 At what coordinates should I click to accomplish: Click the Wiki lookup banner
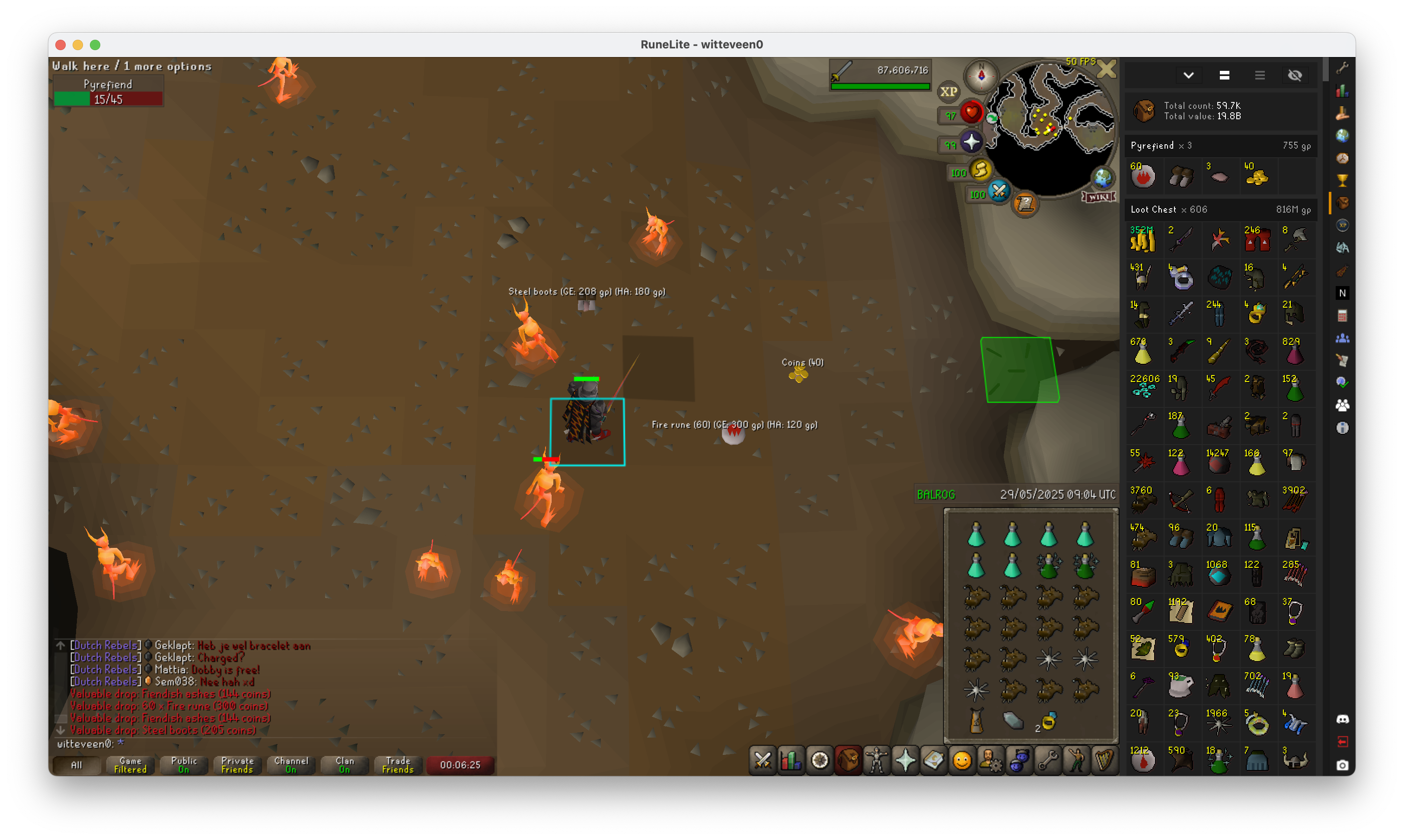[x=1099, y=197]
